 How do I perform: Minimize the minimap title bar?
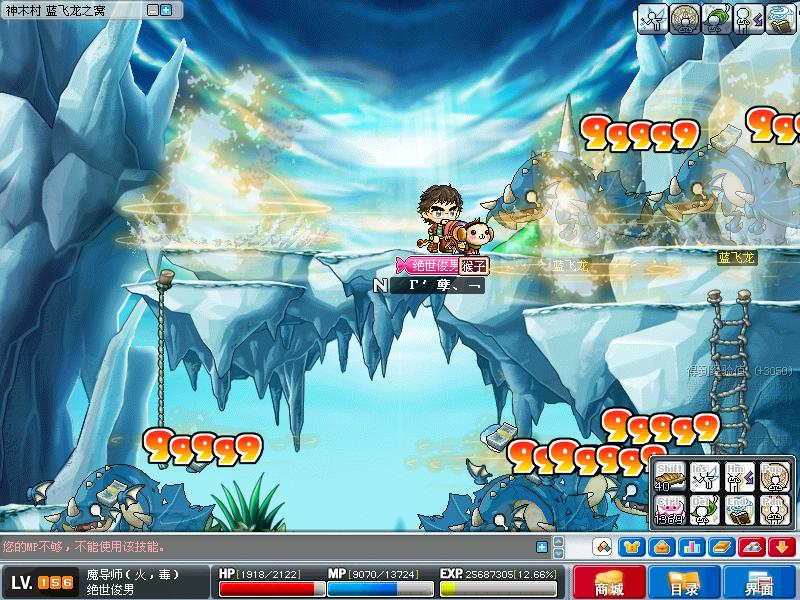tap(151, 9)
